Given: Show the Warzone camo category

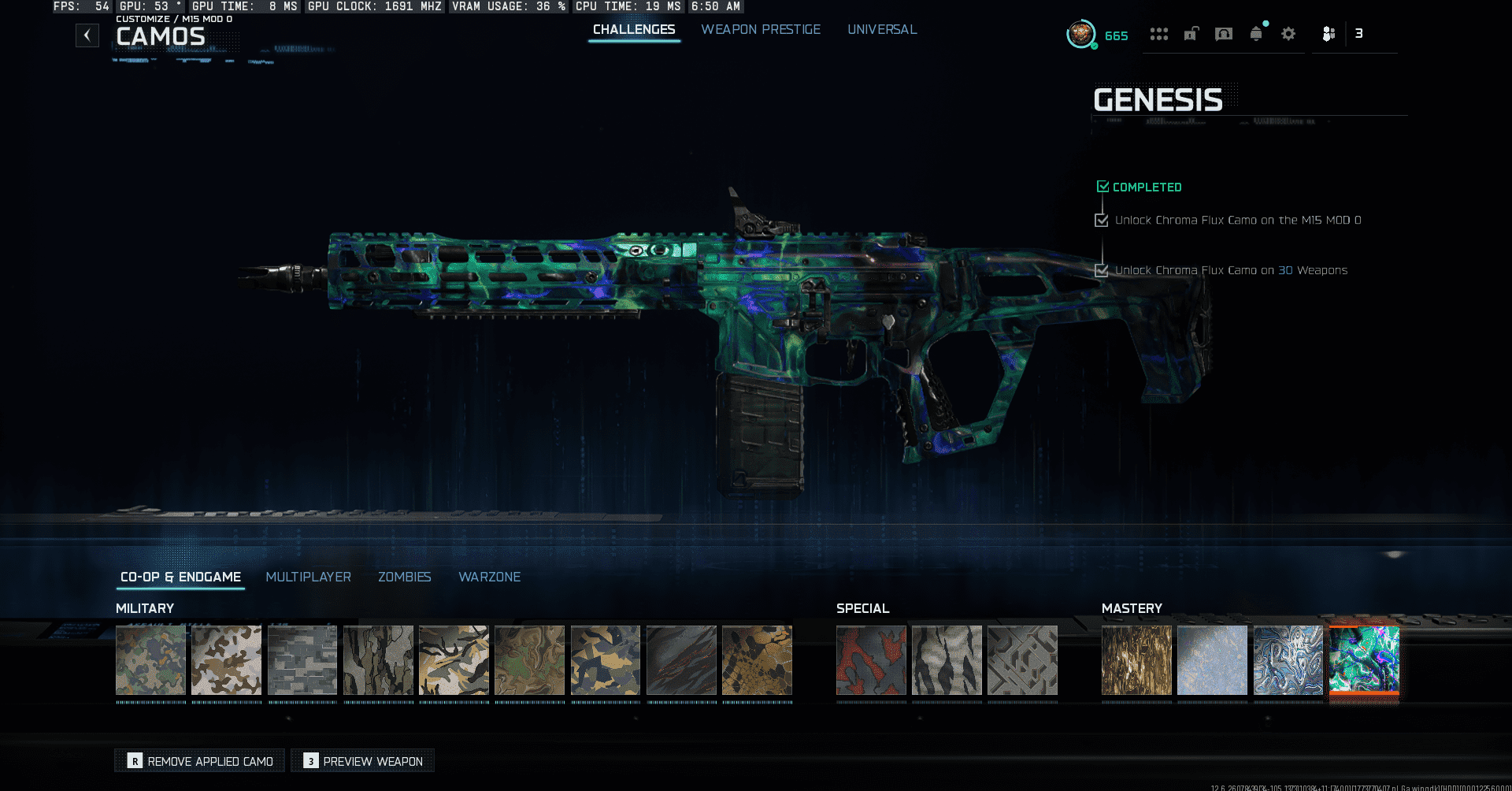Looking at the screenshot, I should [x=490, y=577].
